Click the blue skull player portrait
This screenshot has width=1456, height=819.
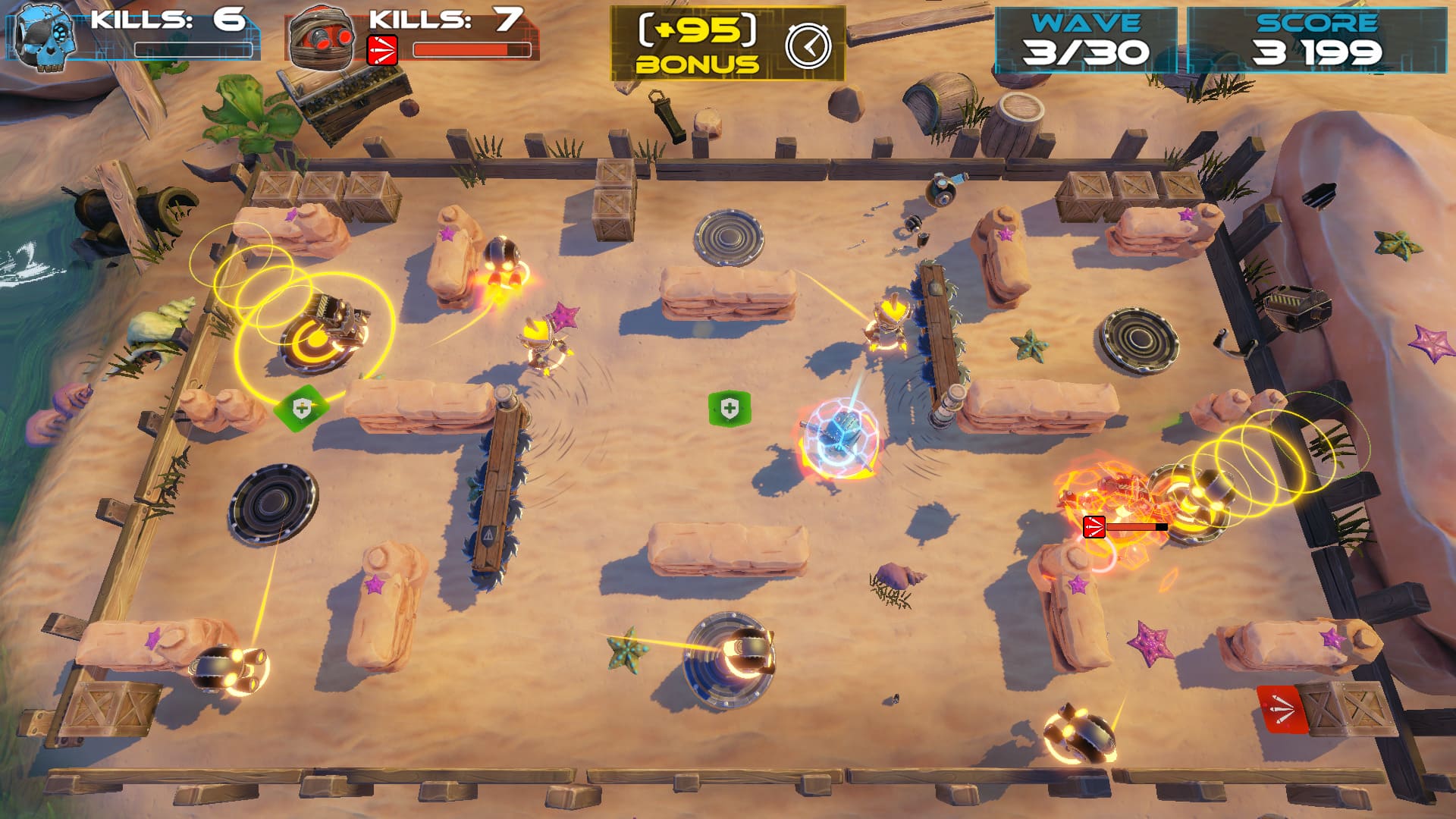pyautogui.click(x=45, y=36)
